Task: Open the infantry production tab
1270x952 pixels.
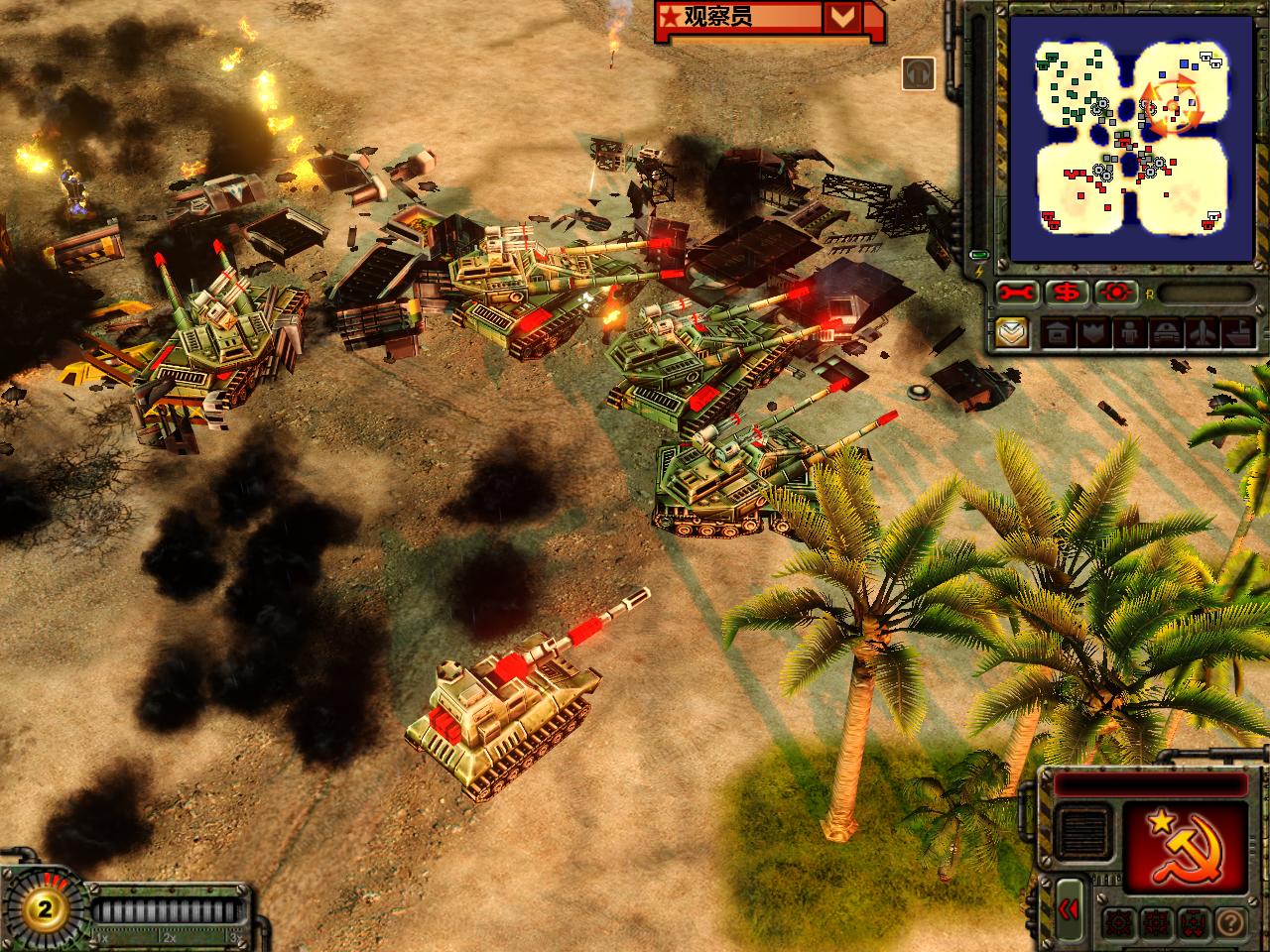Action: click(x=1131, y=333)
